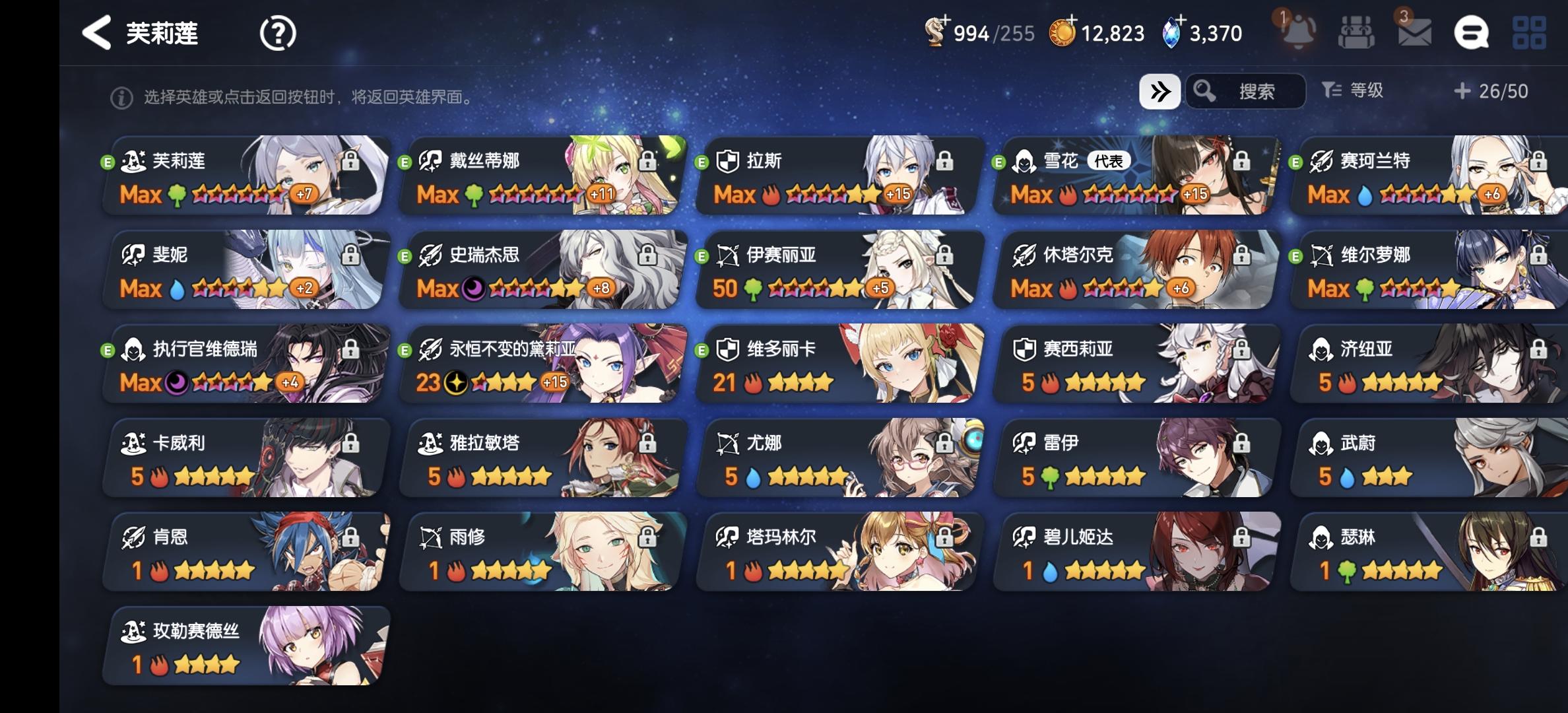Collapse the filter bar via double-chevron button
This screenshot has width=1568, height=713.
click(1160, 92)
